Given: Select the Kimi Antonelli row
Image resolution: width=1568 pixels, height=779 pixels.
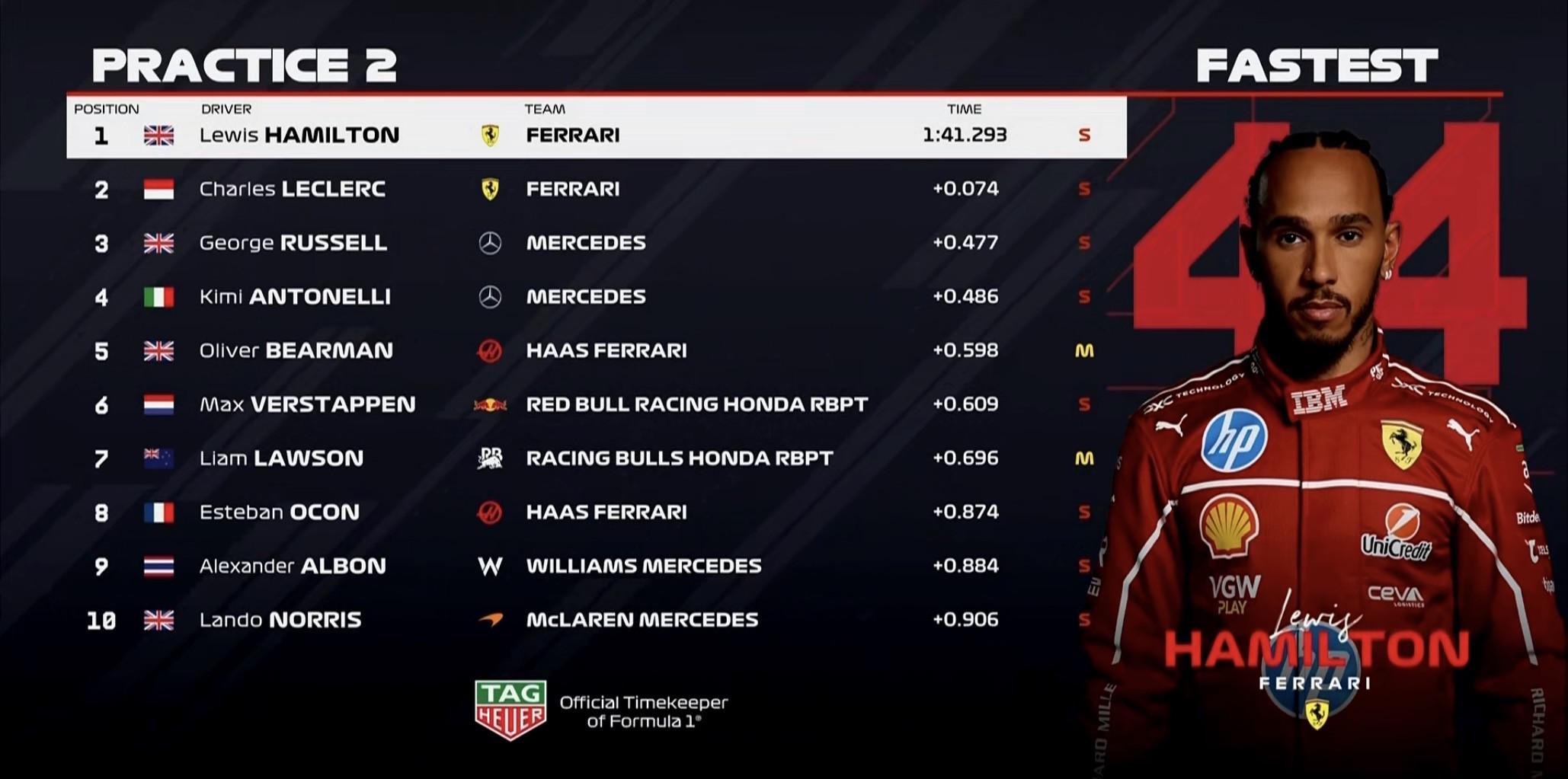Looking at the screenshot, I should coord(294,297).
